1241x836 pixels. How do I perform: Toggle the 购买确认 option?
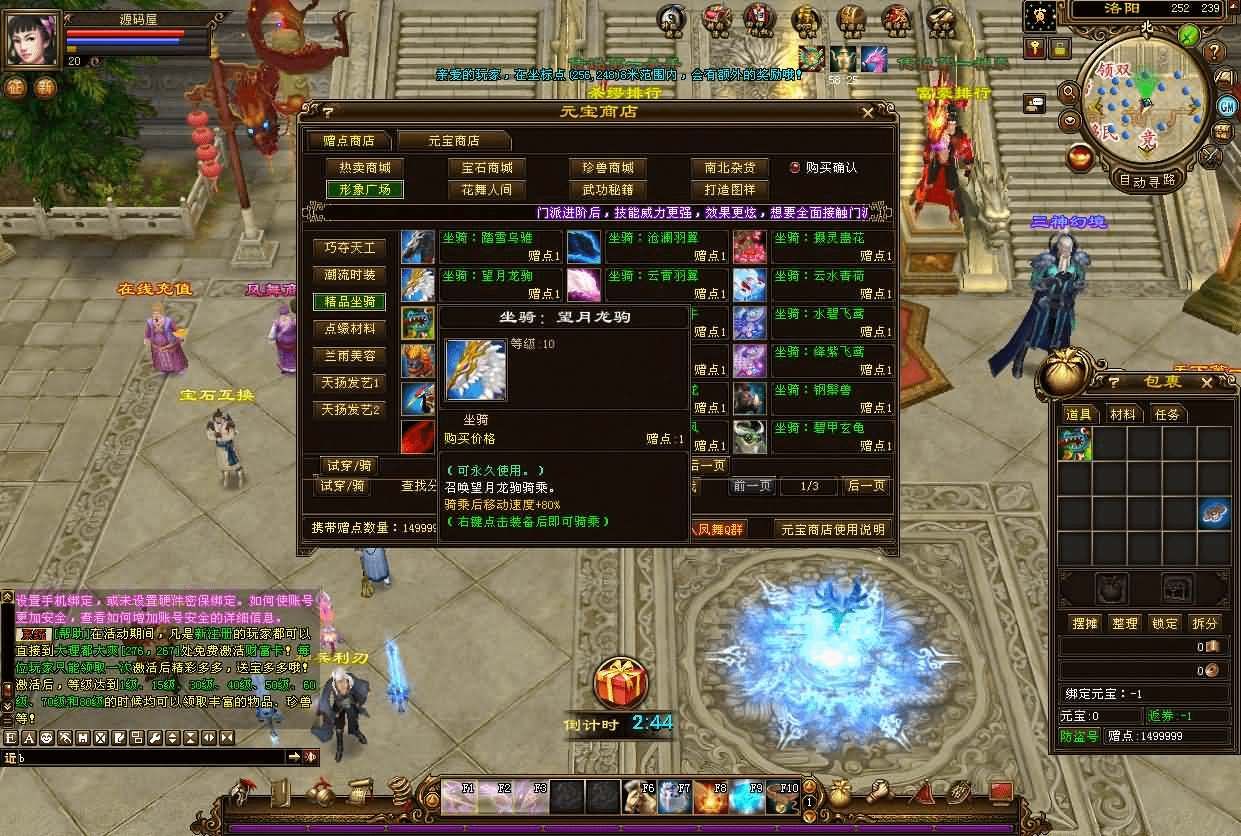[795, 168]
